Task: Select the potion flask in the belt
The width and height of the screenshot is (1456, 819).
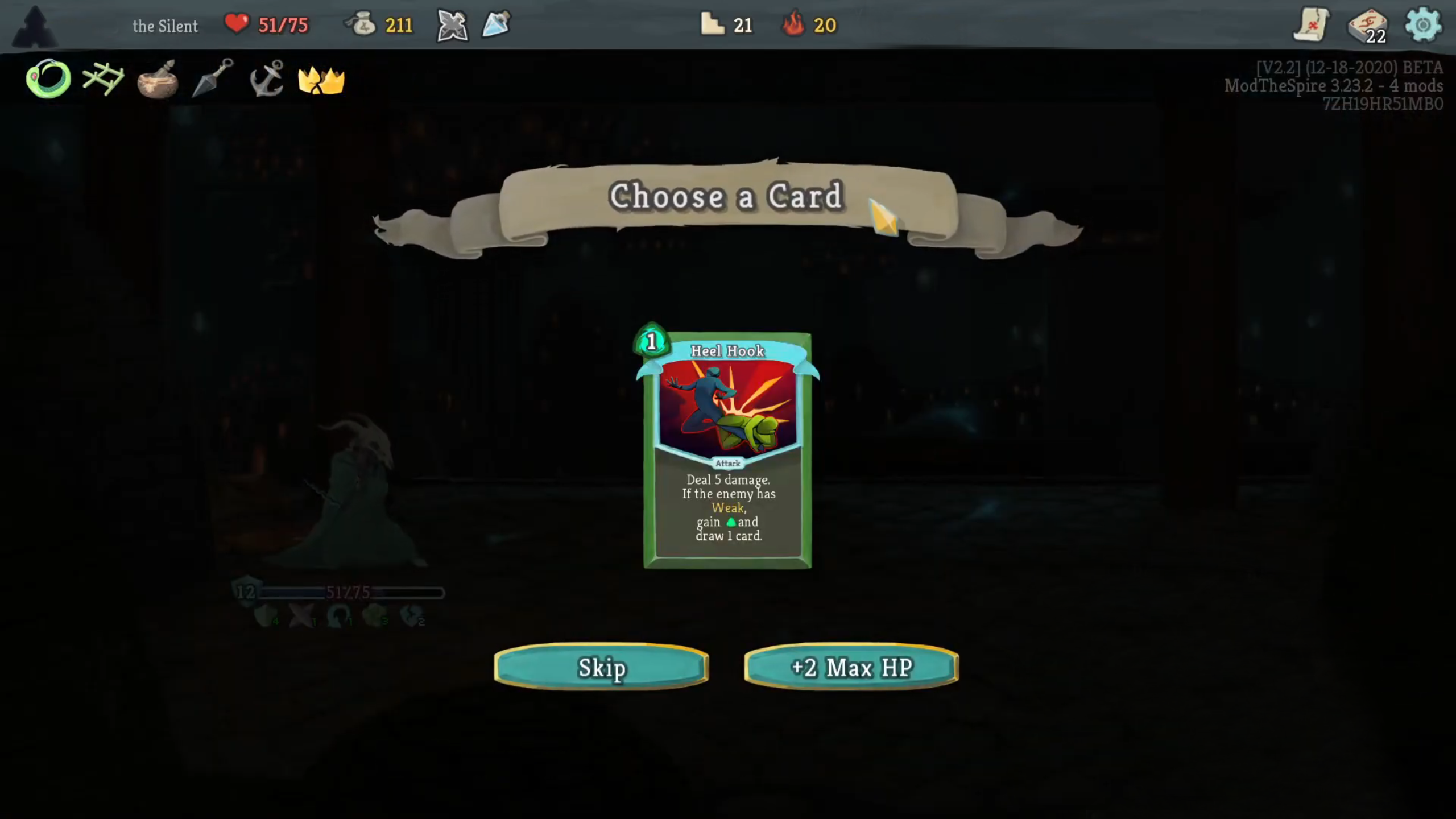Action: tap(497, 24)
